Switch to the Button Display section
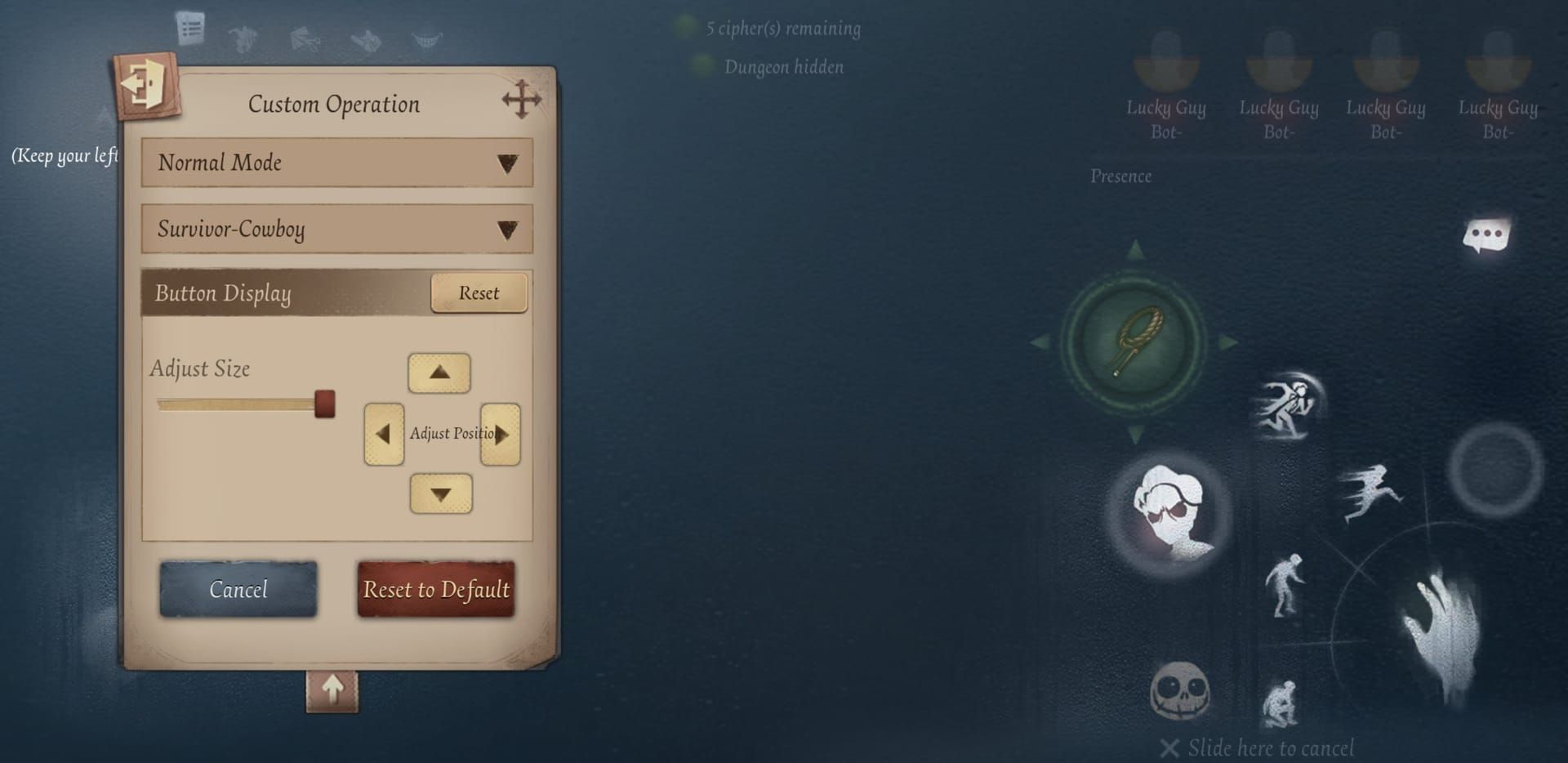 coord(222,293)
